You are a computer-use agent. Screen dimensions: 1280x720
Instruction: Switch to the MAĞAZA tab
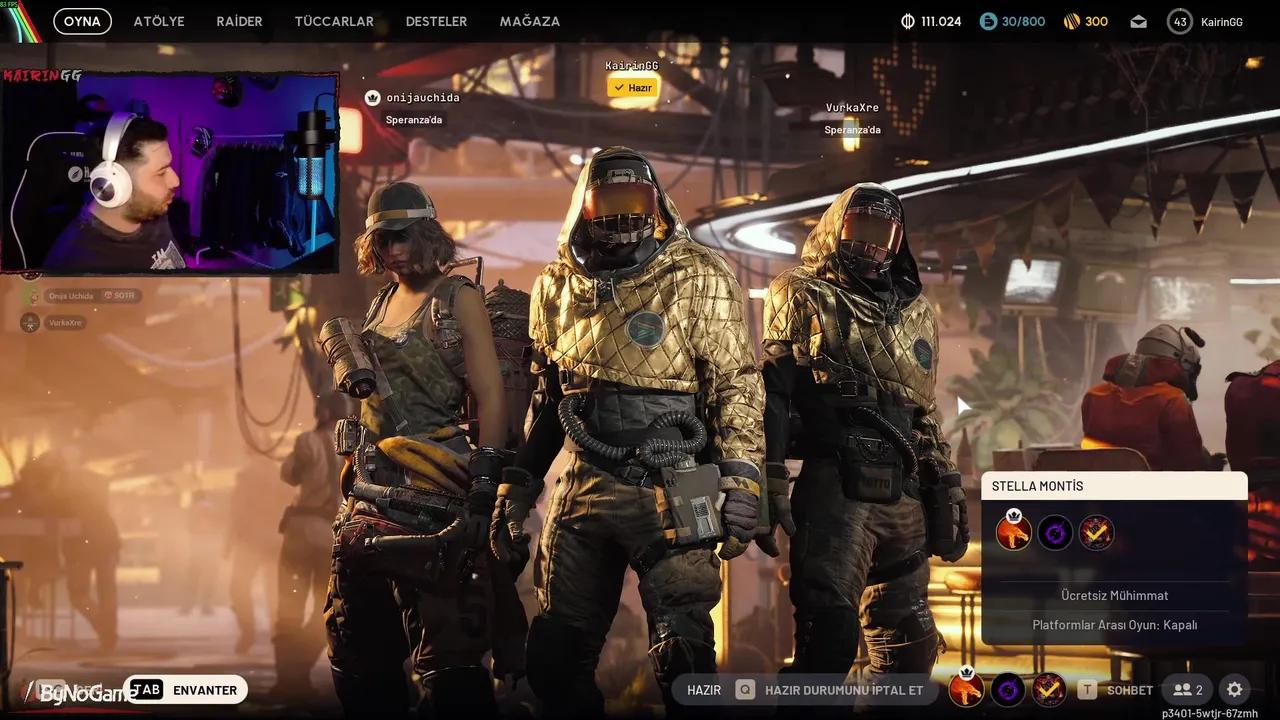click(529, 20)
